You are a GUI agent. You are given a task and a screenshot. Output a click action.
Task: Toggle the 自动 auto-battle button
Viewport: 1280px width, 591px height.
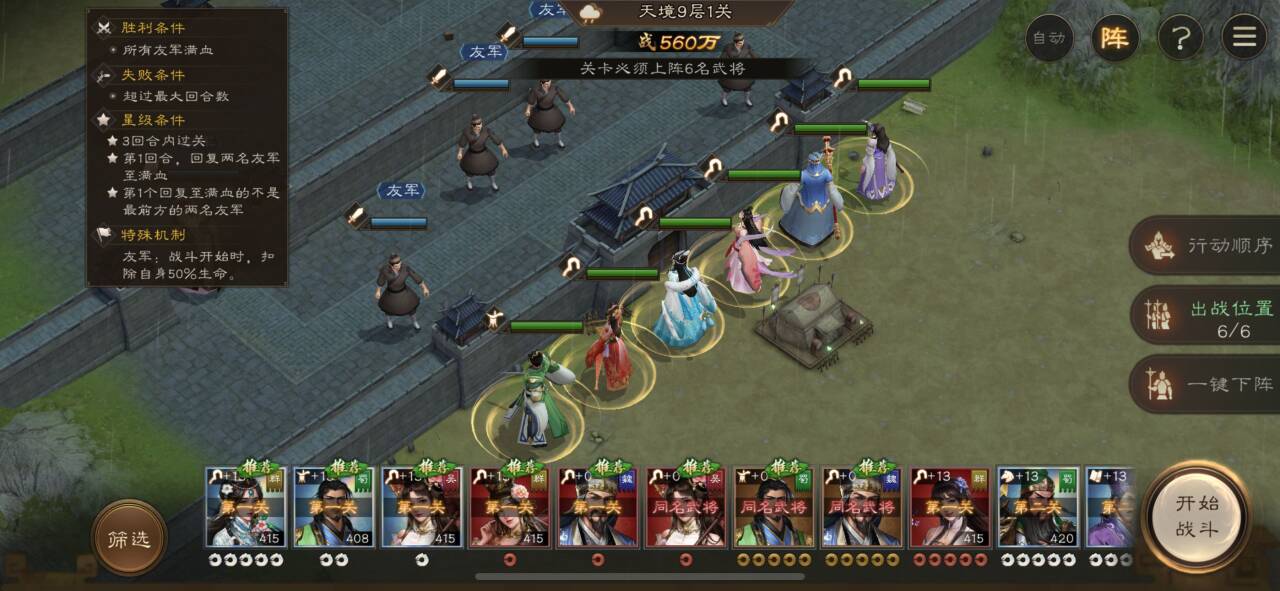(1049, 39)
